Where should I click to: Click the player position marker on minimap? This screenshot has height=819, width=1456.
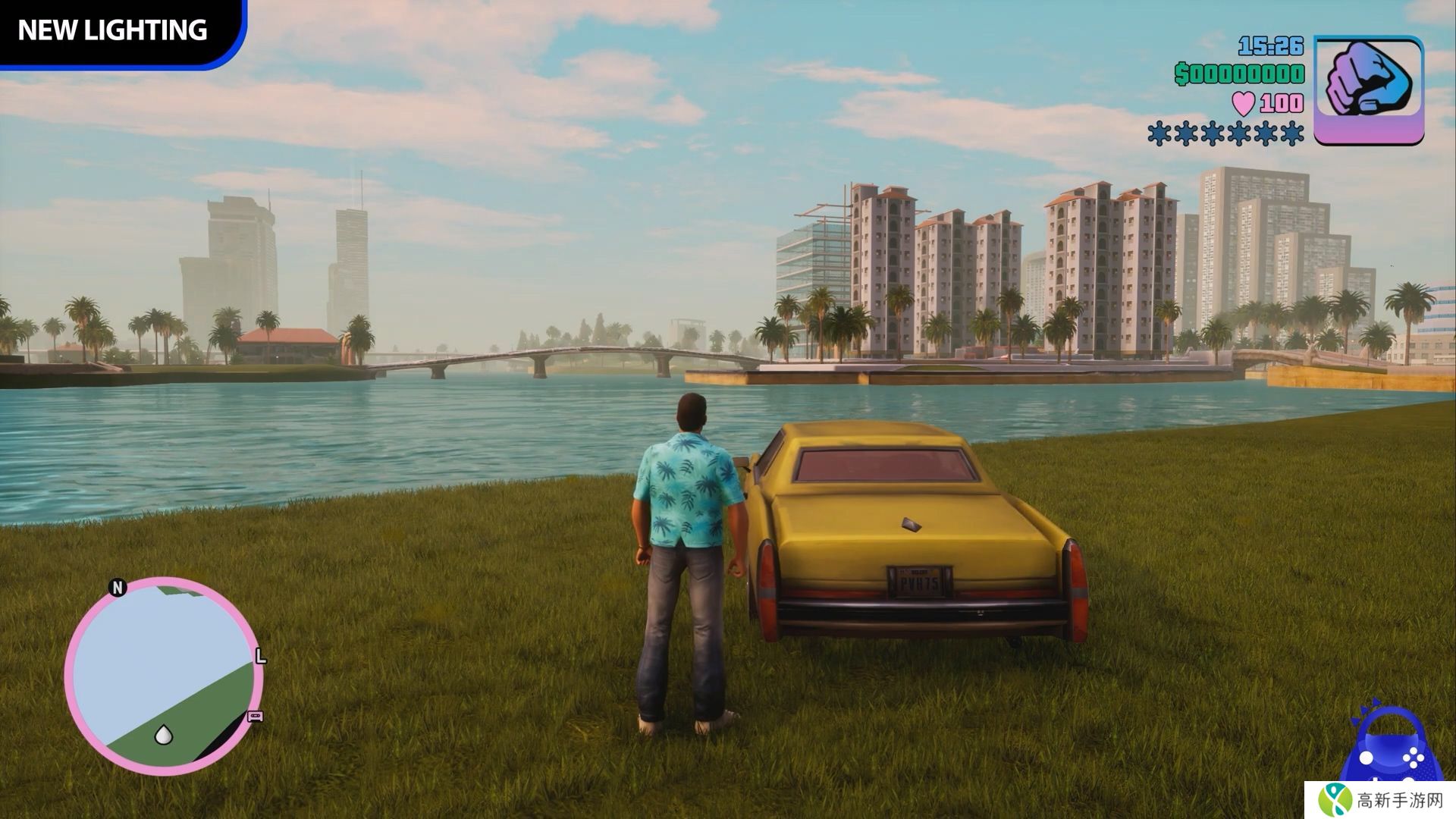(164, 734)
